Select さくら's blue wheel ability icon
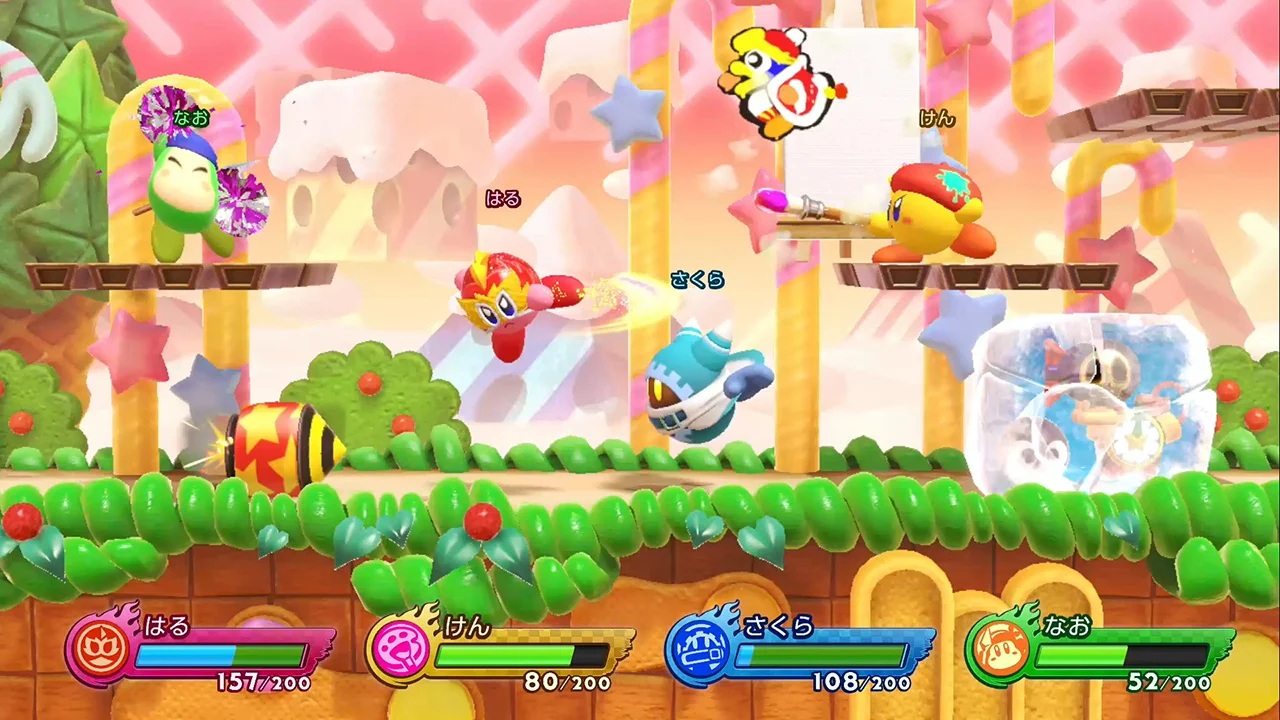The image size is (1280, 720). click(702, 651)
